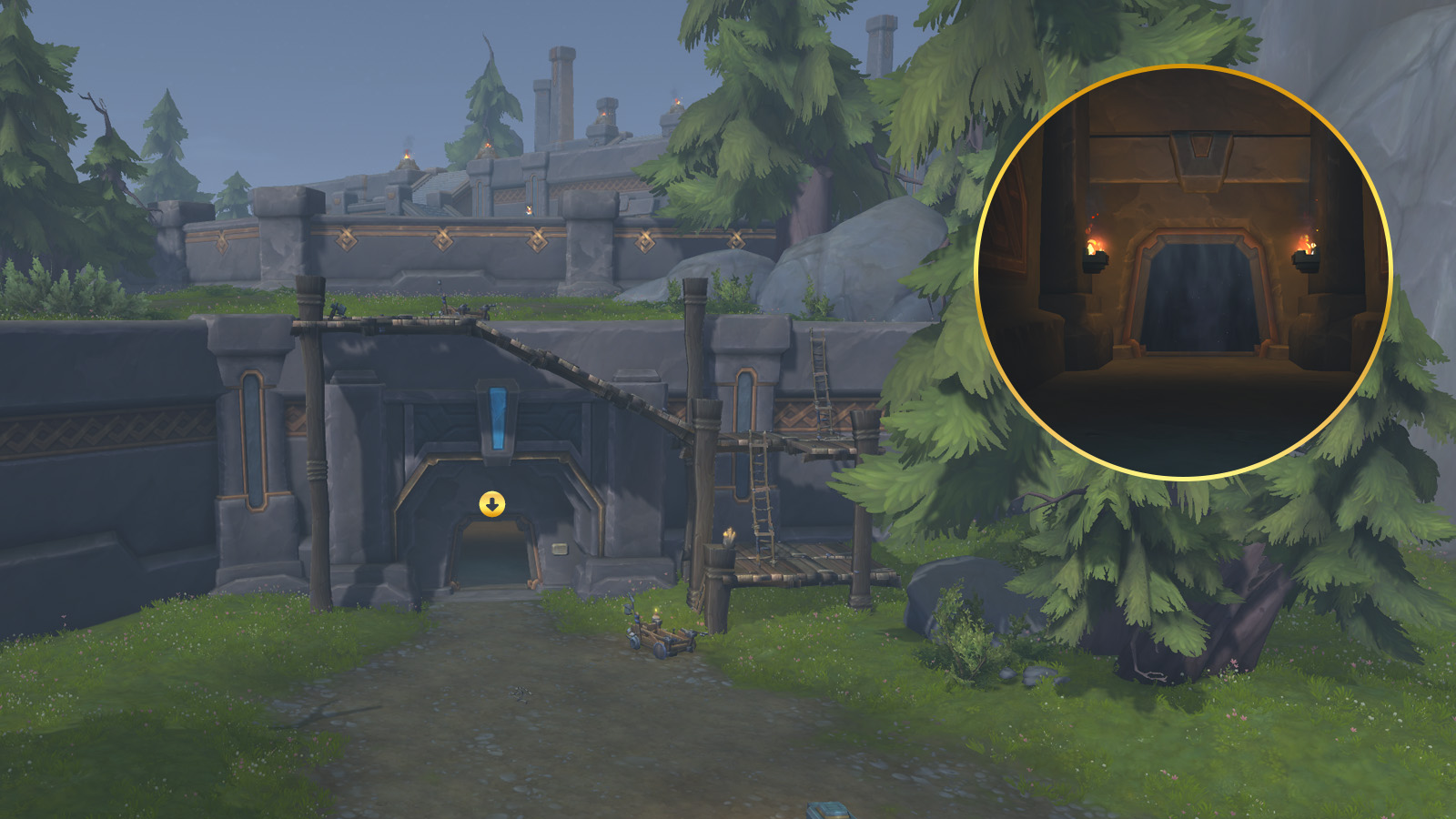Click the yellow down-arrow entrance marker
1456x819 pixels.
[x=492, y=504]
